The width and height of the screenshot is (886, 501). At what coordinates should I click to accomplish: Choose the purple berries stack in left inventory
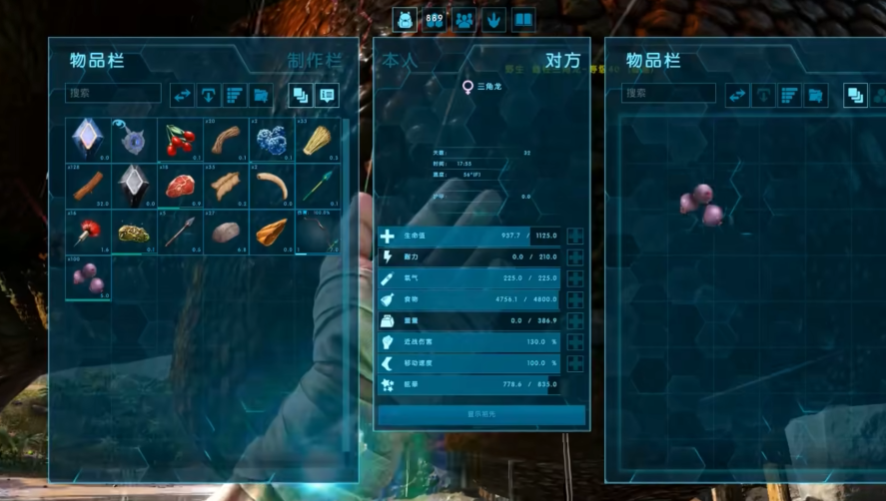coord(89,278)
